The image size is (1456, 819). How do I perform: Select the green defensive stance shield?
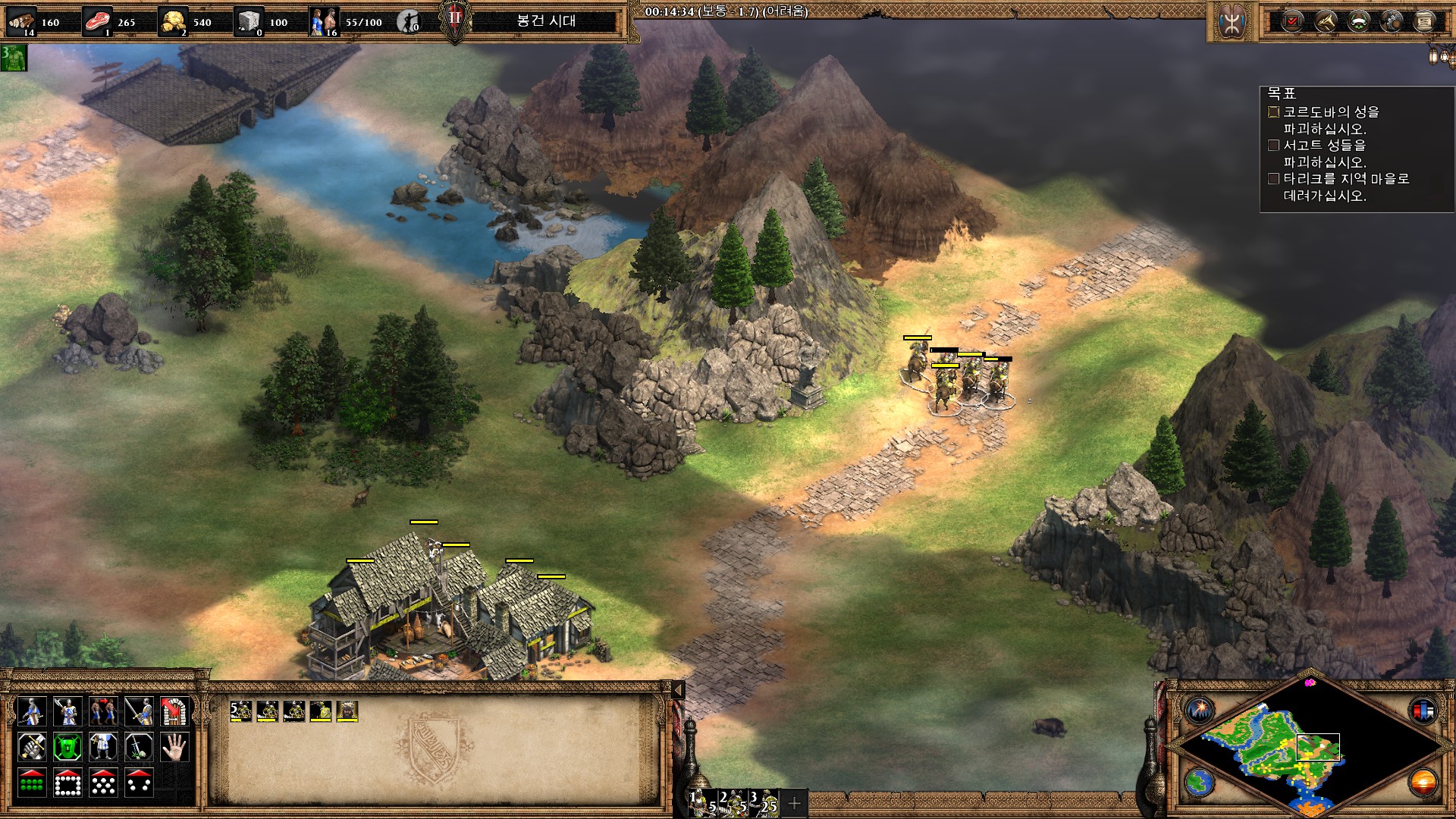coord(67,747)
